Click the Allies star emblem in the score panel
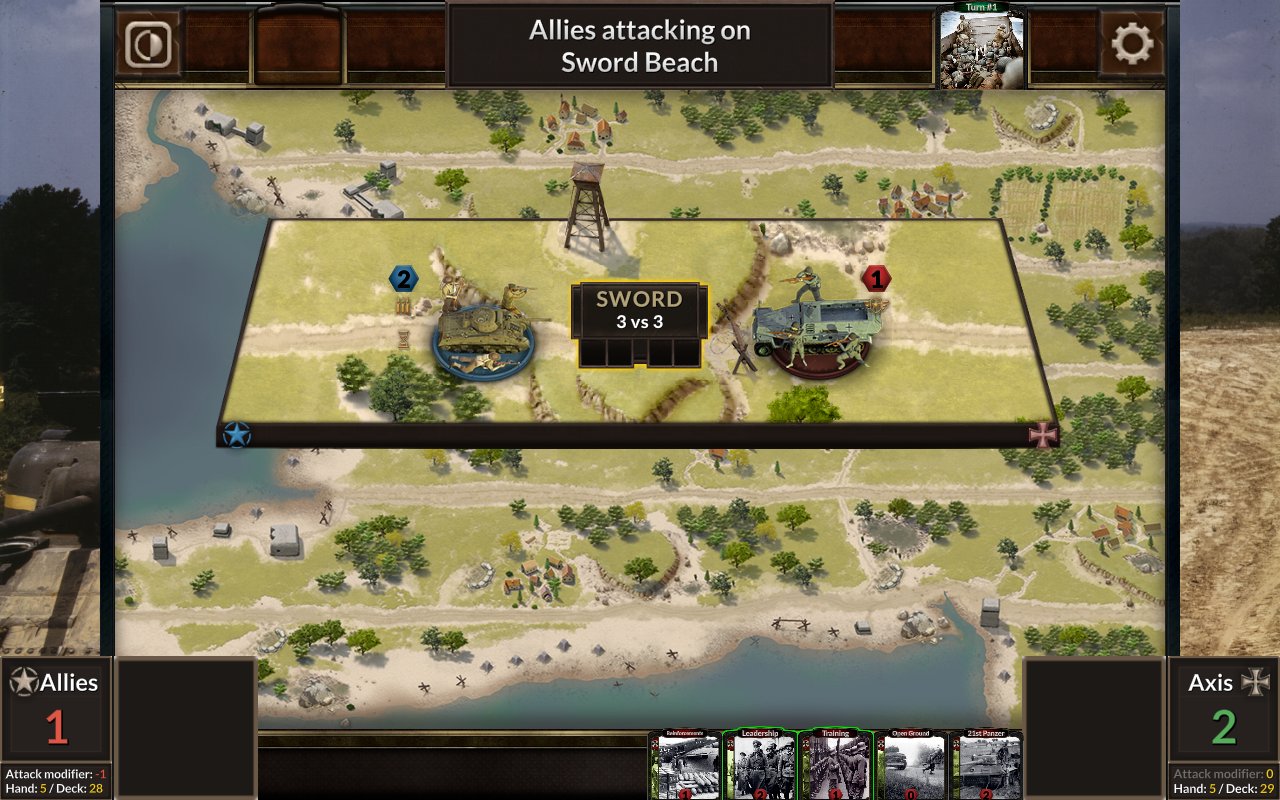Image resolution: width=1280 pixels, height=800 pixels. click(x=24, y=683)
